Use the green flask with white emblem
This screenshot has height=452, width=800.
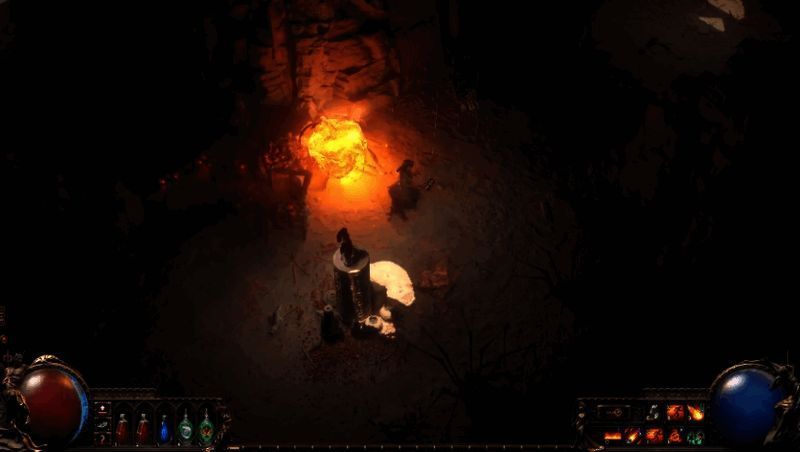(x=185, y=428)
